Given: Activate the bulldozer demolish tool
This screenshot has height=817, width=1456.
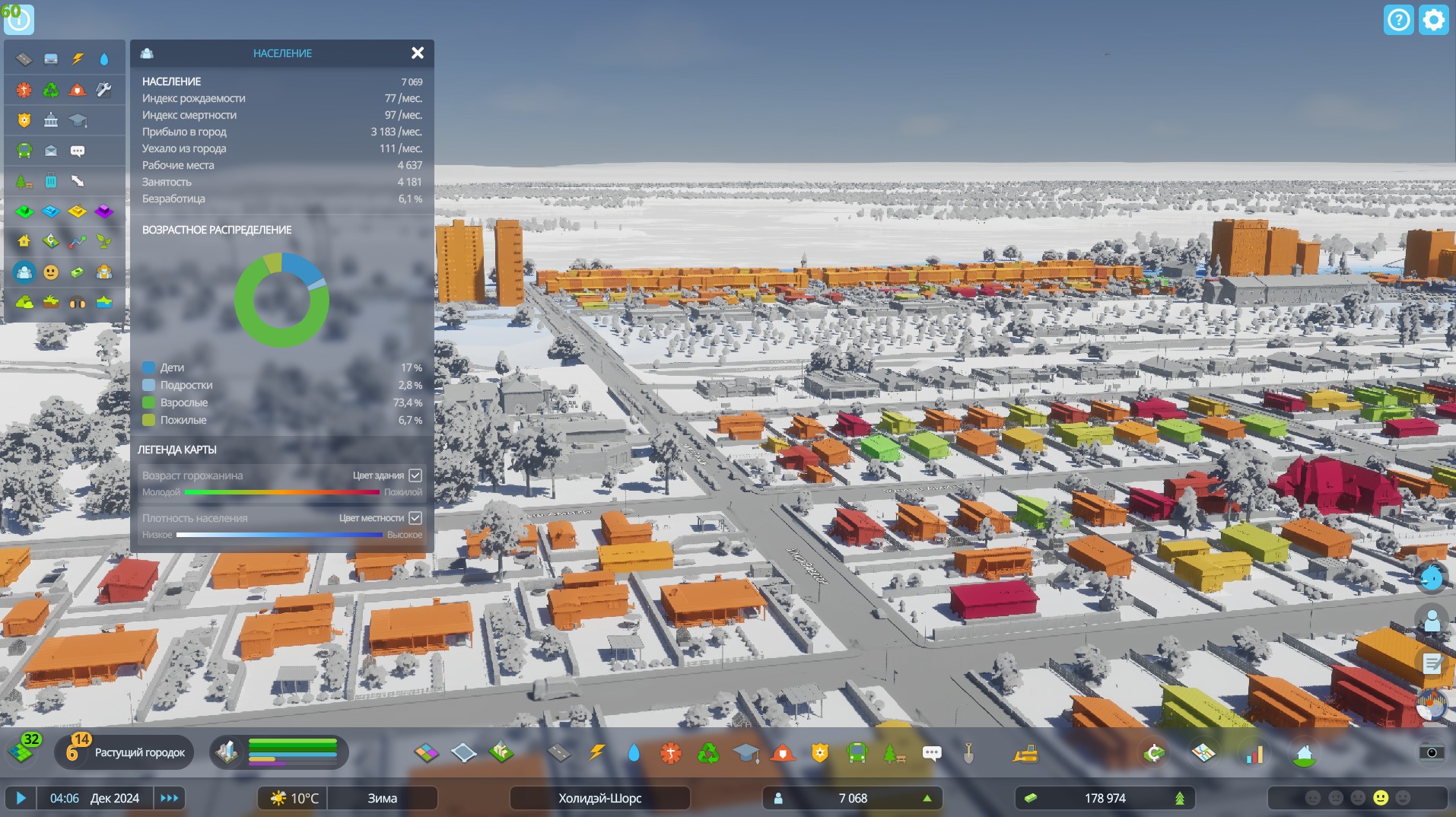Looking at the screenshot, I should pos(1025,753).
